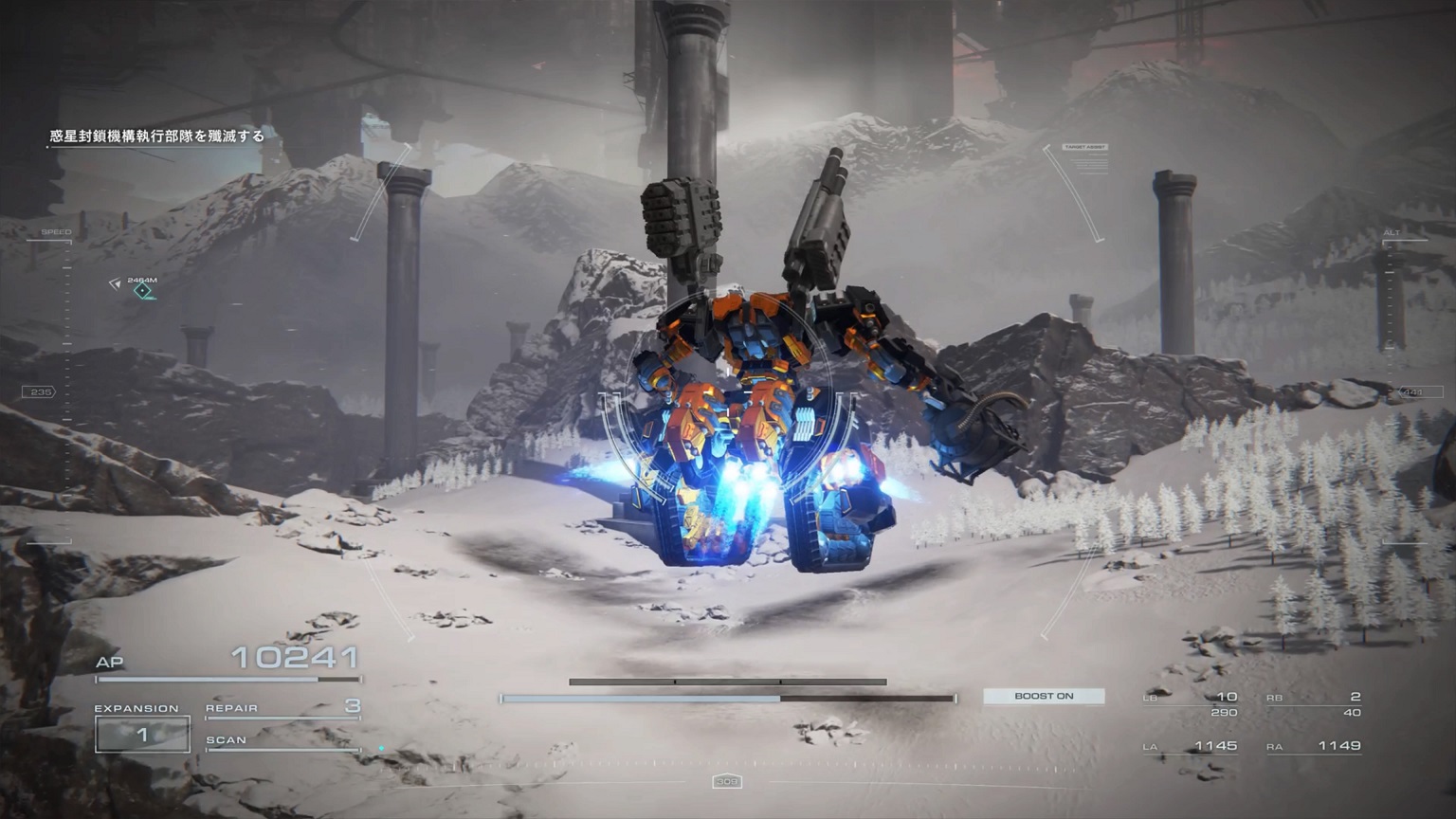Choose the LA left arm weapon
This screenshot has width=1456, height=819.
[1191, 747]
